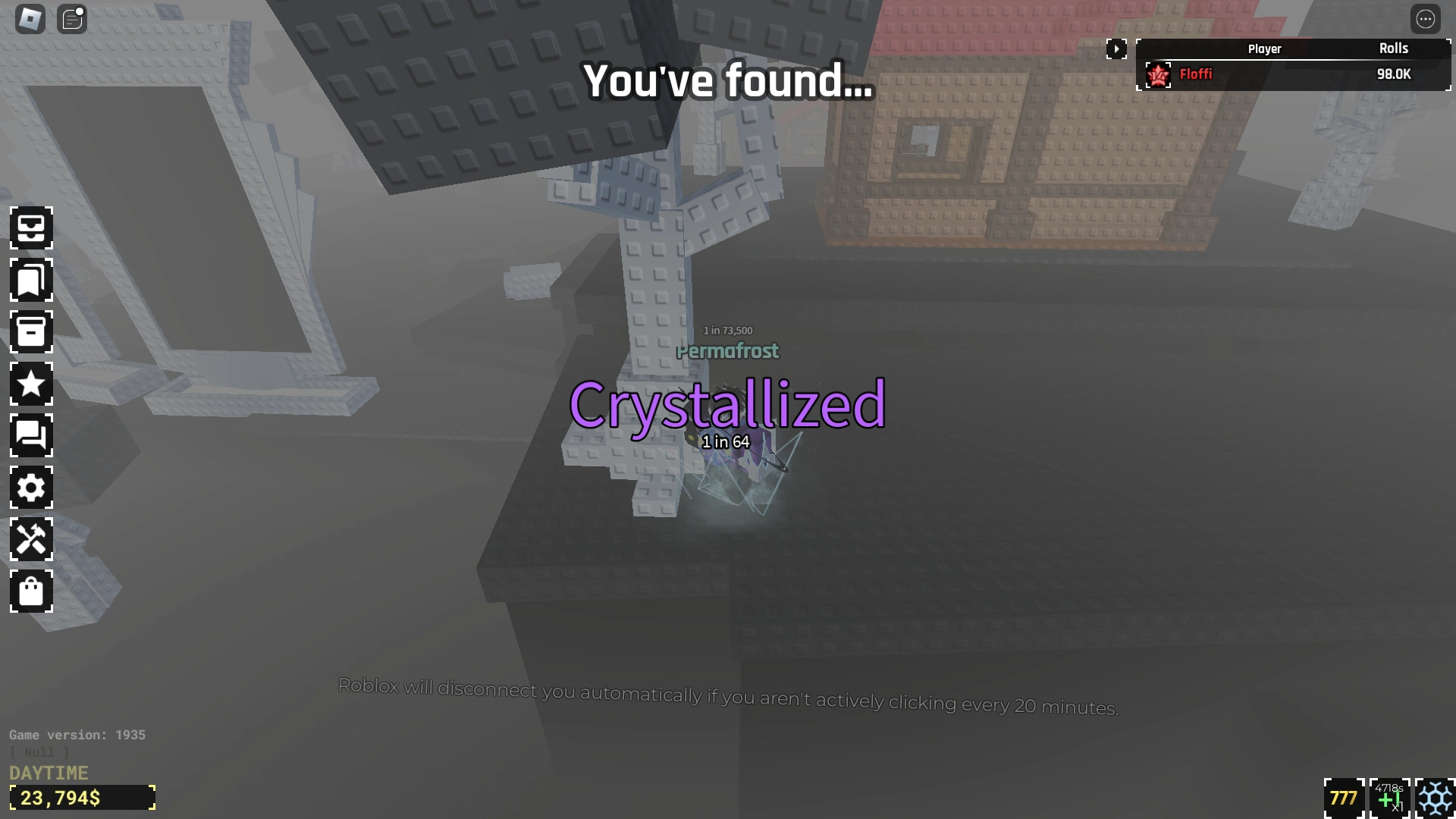This screenshot has width=1456, height=819.
Task: Select the Player column header
Action: 1264,49
